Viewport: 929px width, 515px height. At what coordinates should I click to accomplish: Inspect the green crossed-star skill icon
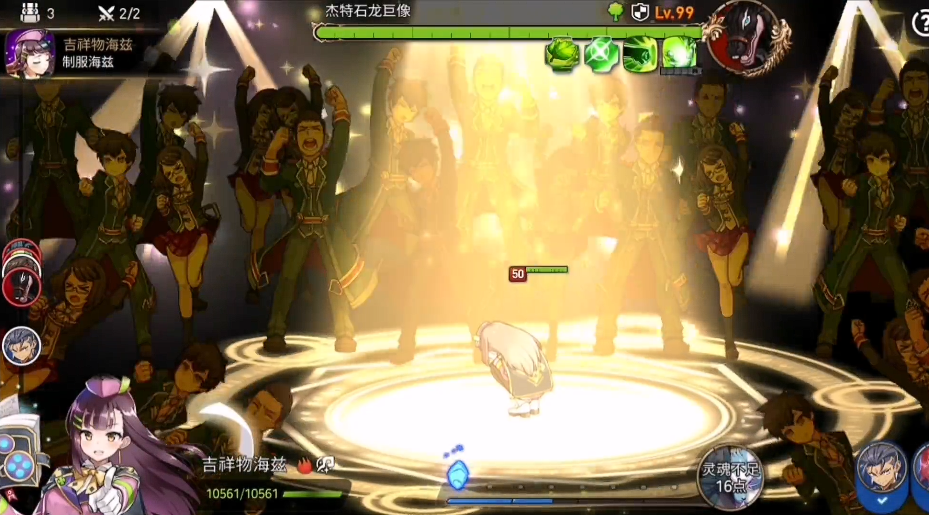600,53
